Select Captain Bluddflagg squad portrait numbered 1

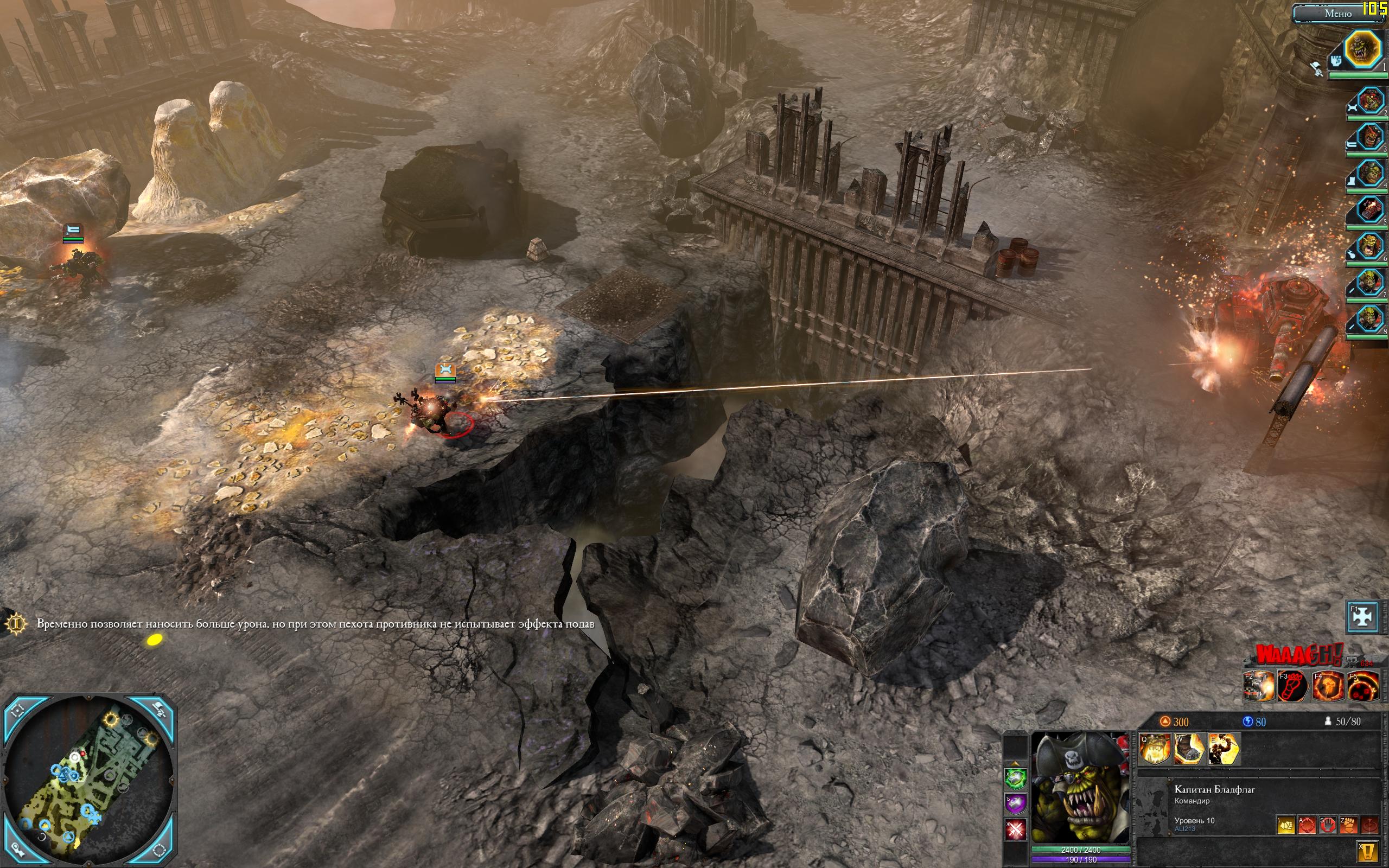tap(1362, 50)
